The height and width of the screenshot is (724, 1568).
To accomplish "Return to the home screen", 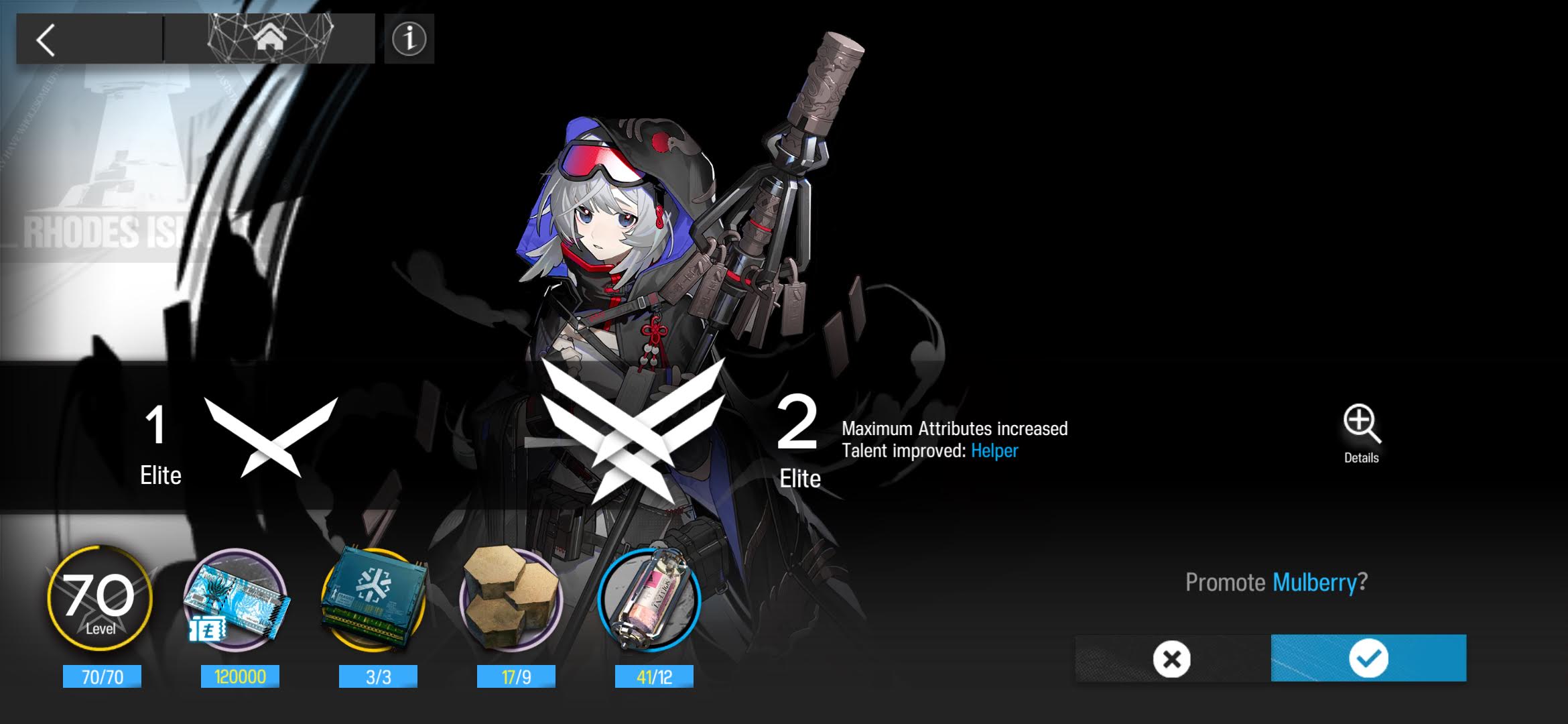I will click(269, 38).
